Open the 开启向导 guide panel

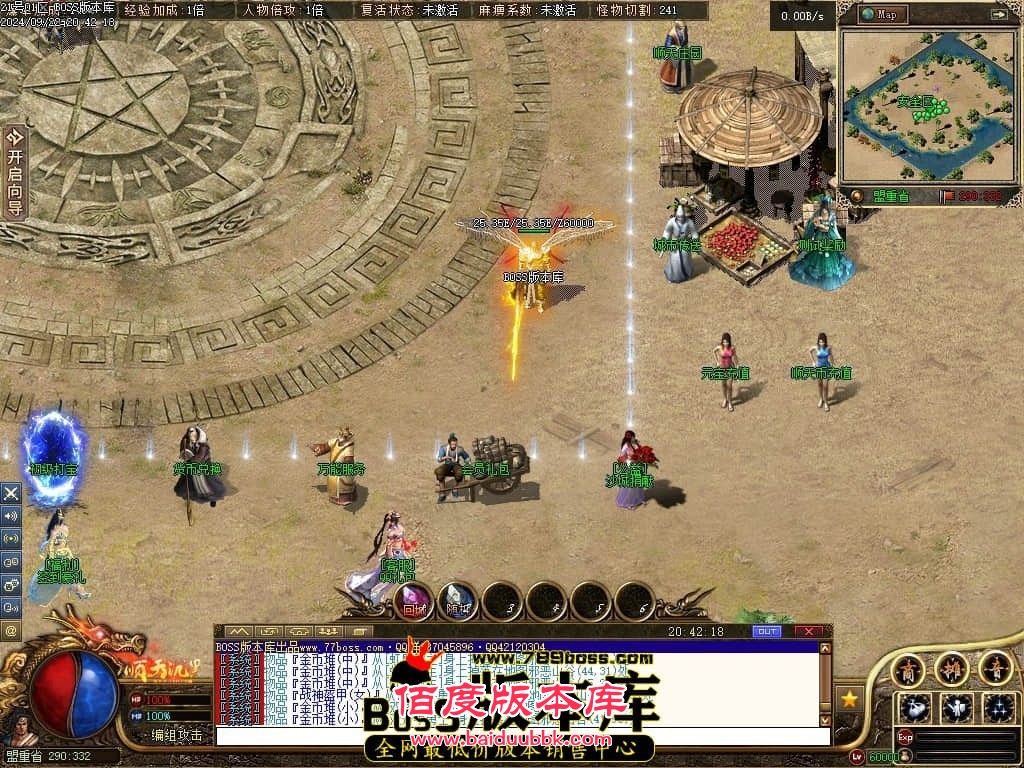click(15, 172)
